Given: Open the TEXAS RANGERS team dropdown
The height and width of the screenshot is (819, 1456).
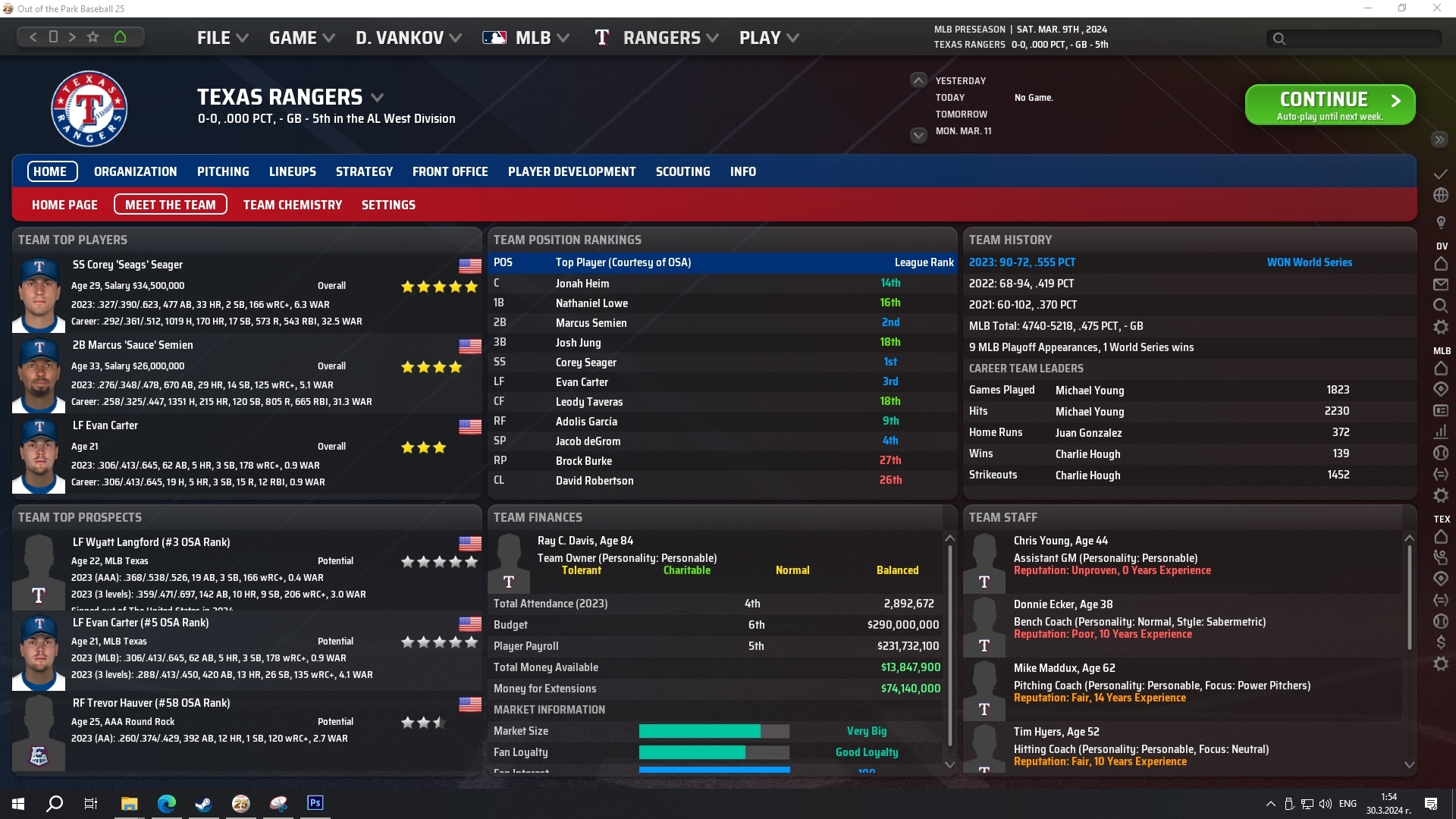Looking at the screenshot, I should (377, 97).
